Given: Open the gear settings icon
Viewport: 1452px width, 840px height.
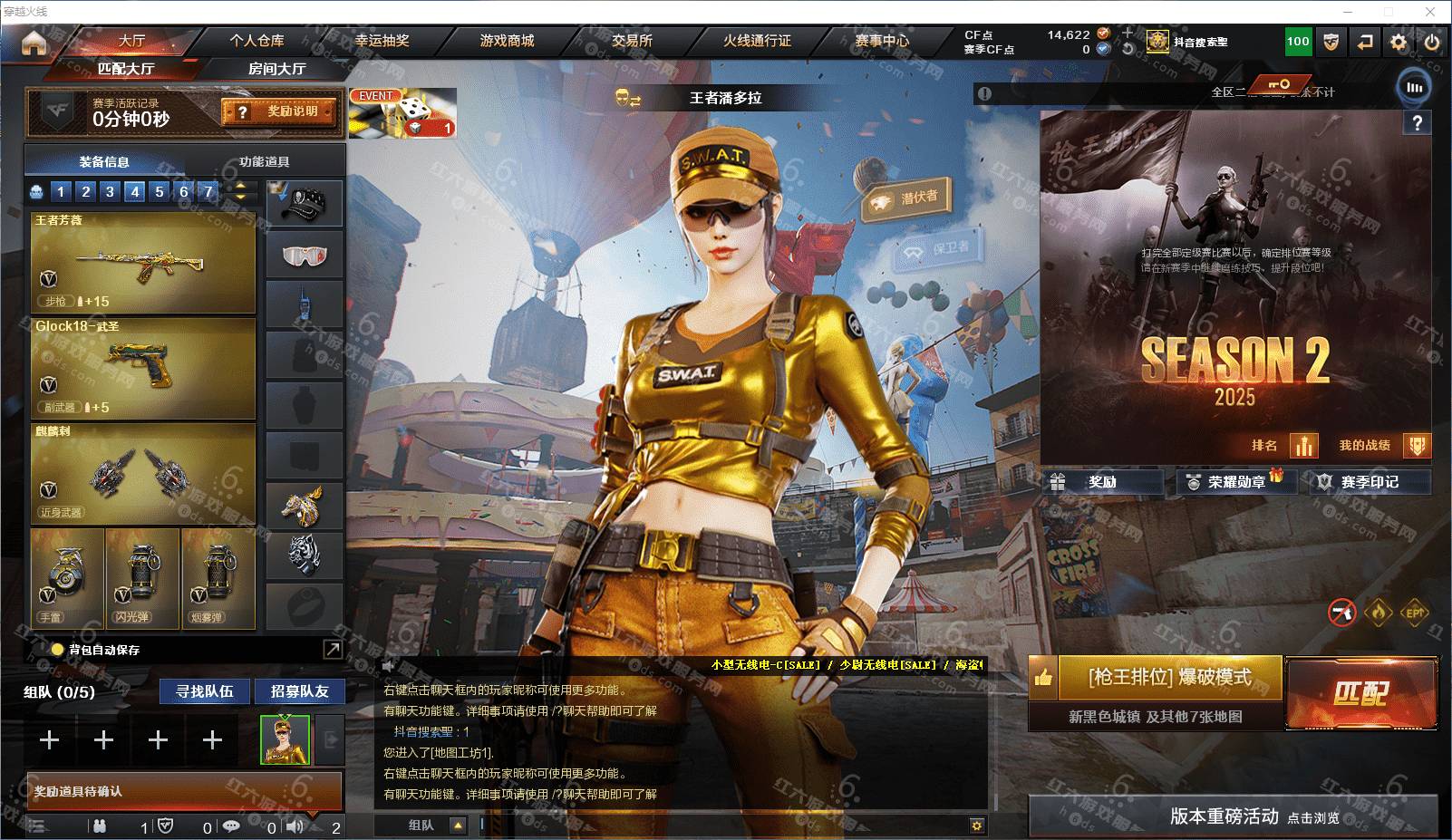Looking at the screenshot, I should pyautogui.click(x=1399, y=42).
